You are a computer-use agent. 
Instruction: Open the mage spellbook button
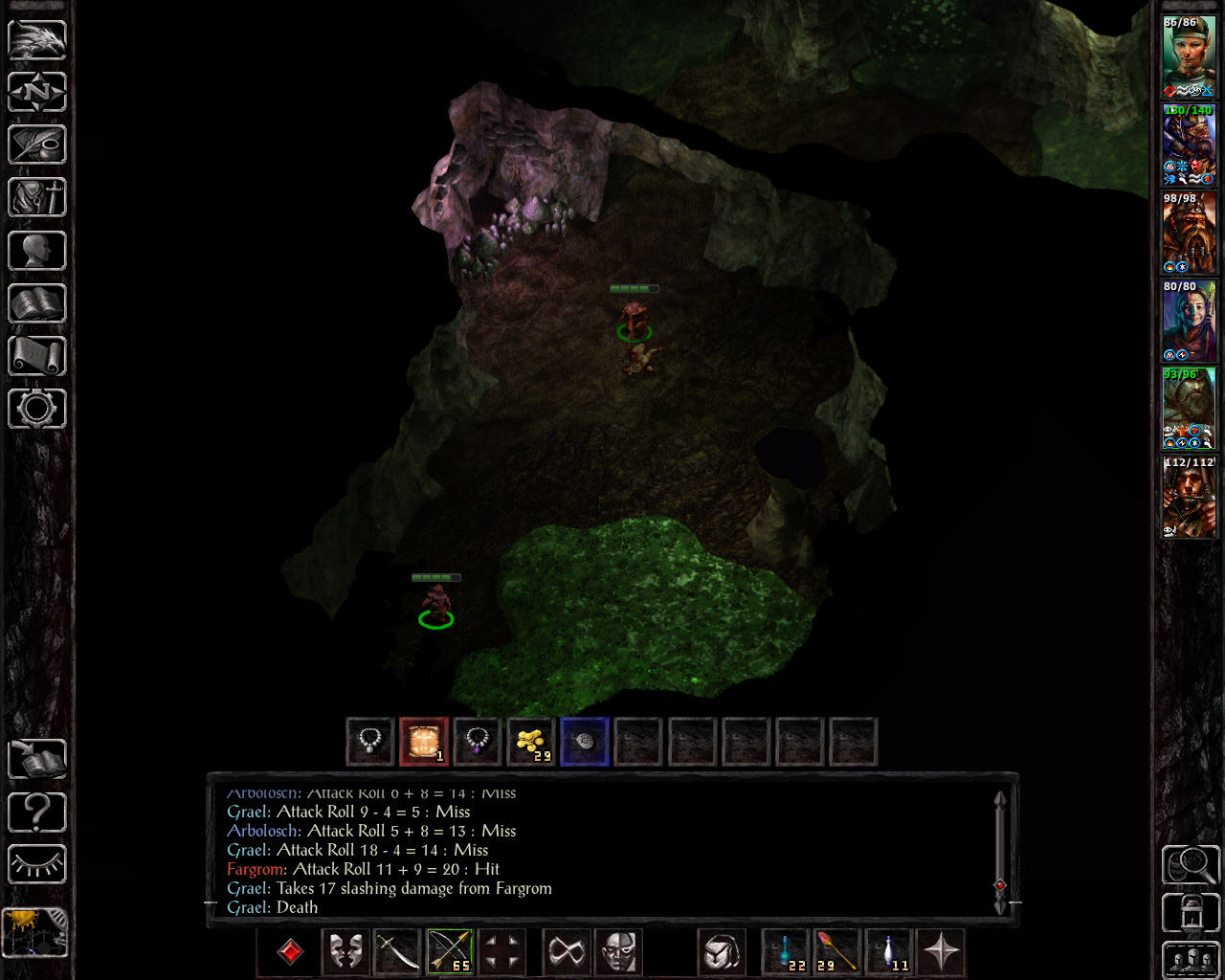click(x=37, y=303)
